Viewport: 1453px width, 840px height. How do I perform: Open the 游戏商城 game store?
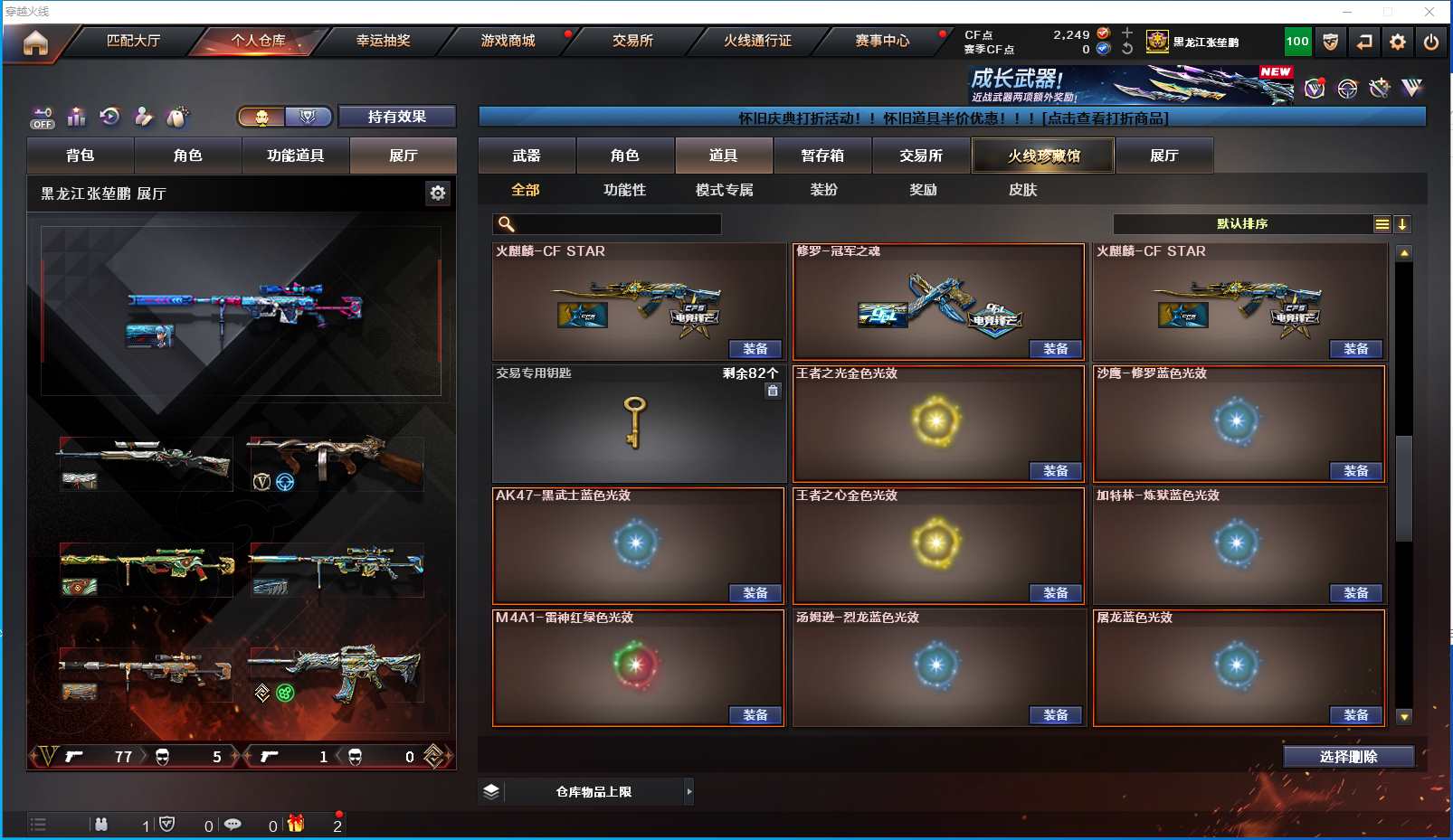[x=508, y=41]
